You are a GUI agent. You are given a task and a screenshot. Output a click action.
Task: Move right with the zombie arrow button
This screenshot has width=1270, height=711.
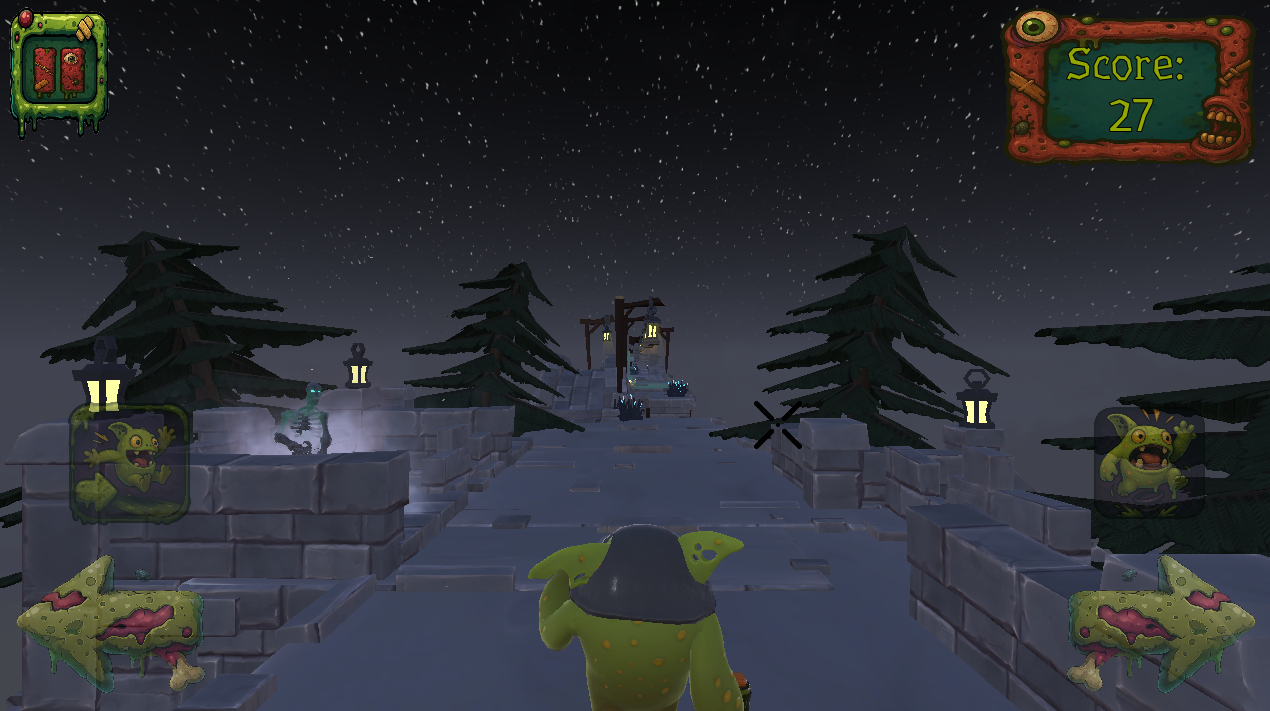(x=1160, y=622)
